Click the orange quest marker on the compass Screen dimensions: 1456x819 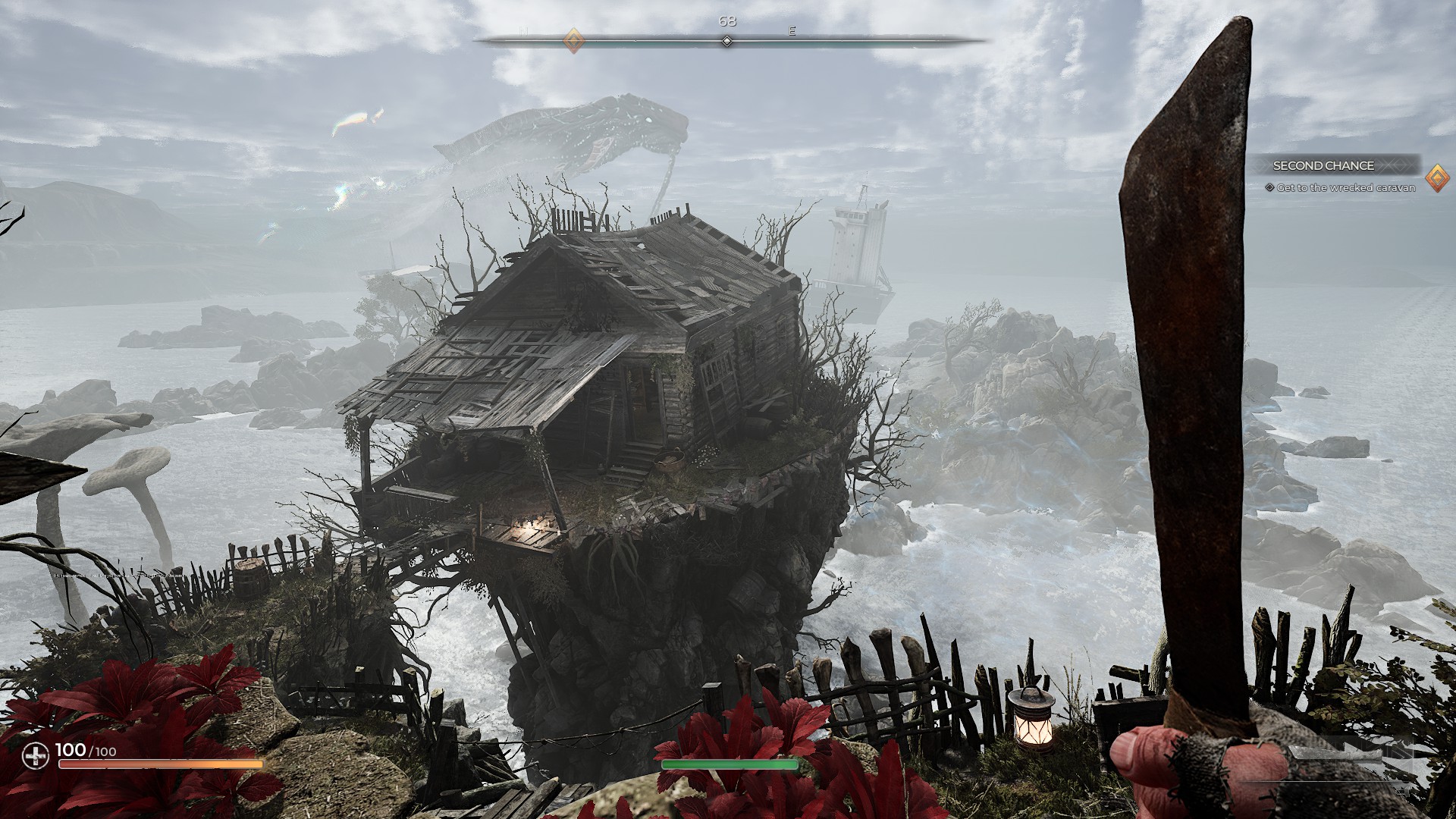pyautogui.click(x=574, y=40)
